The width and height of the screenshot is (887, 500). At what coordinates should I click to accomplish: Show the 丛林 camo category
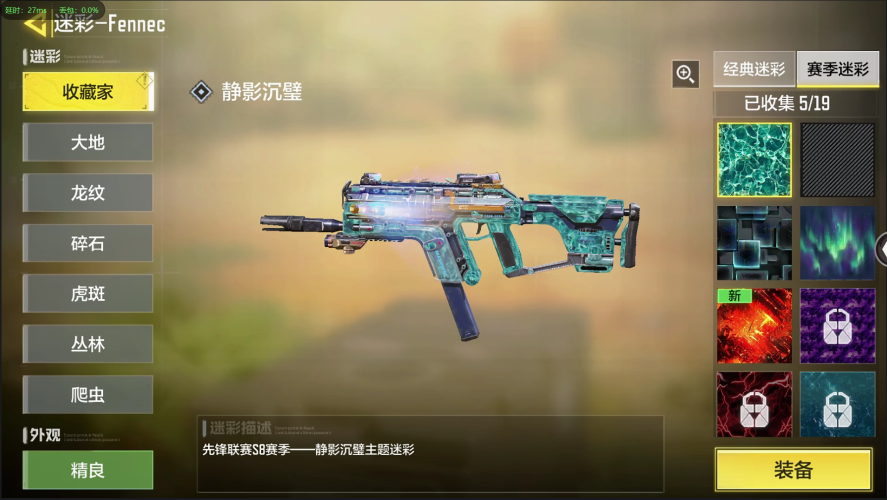pyautogui.click(x=88, y=344)
